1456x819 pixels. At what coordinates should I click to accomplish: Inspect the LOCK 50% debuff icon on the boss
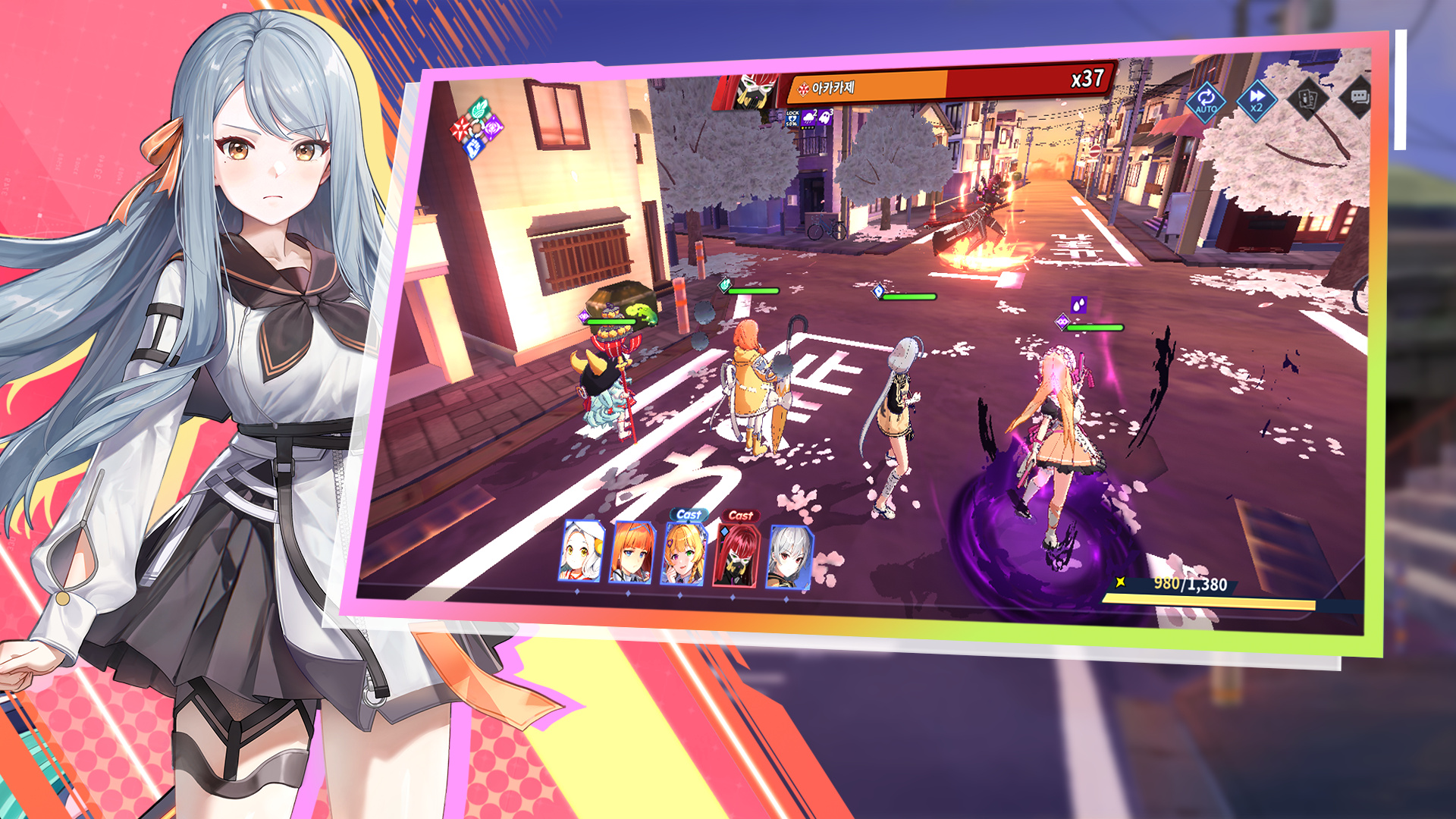(x=792, y=118)
